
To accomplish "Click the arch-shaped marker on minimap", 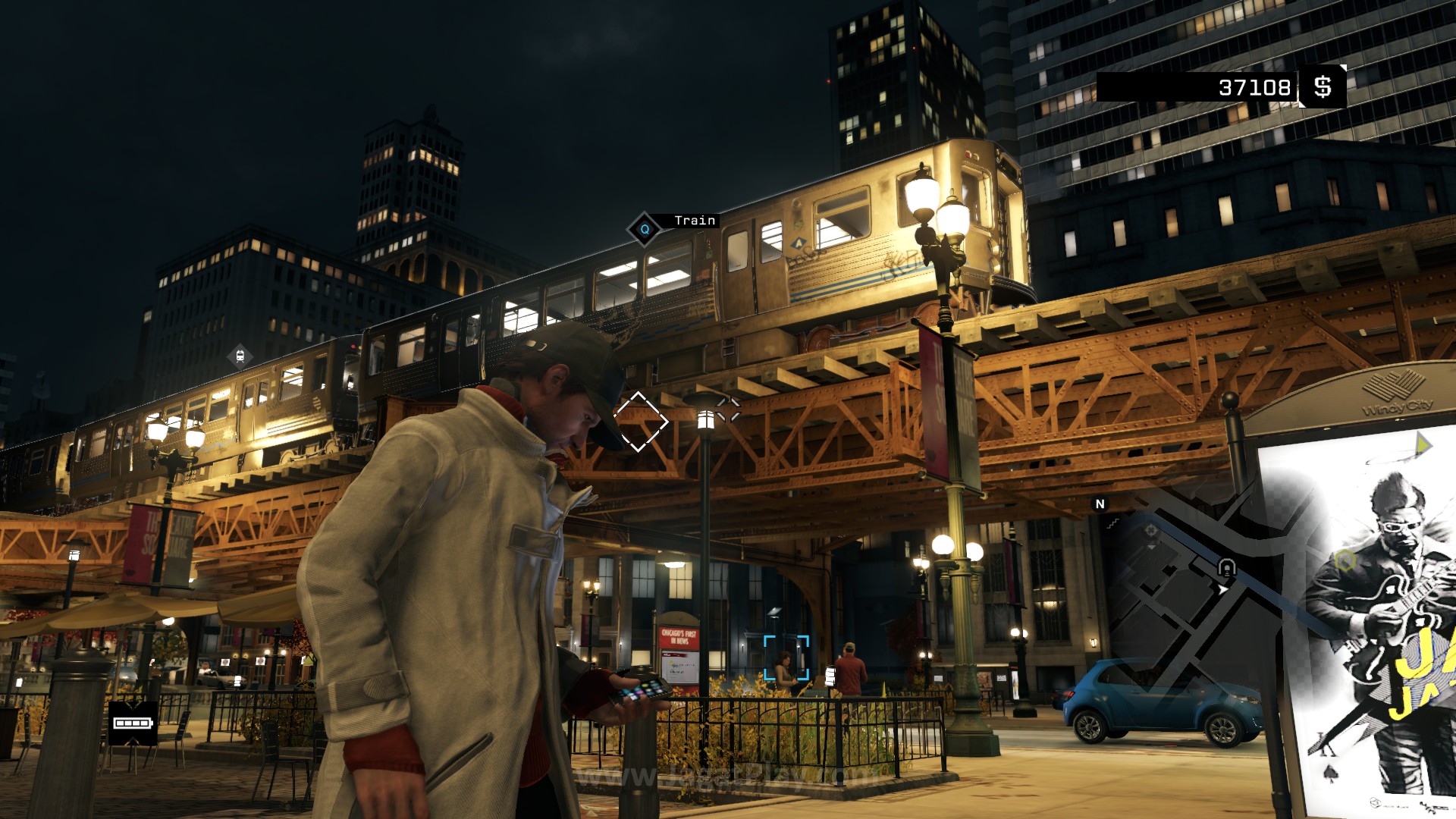I will 1226,567.
